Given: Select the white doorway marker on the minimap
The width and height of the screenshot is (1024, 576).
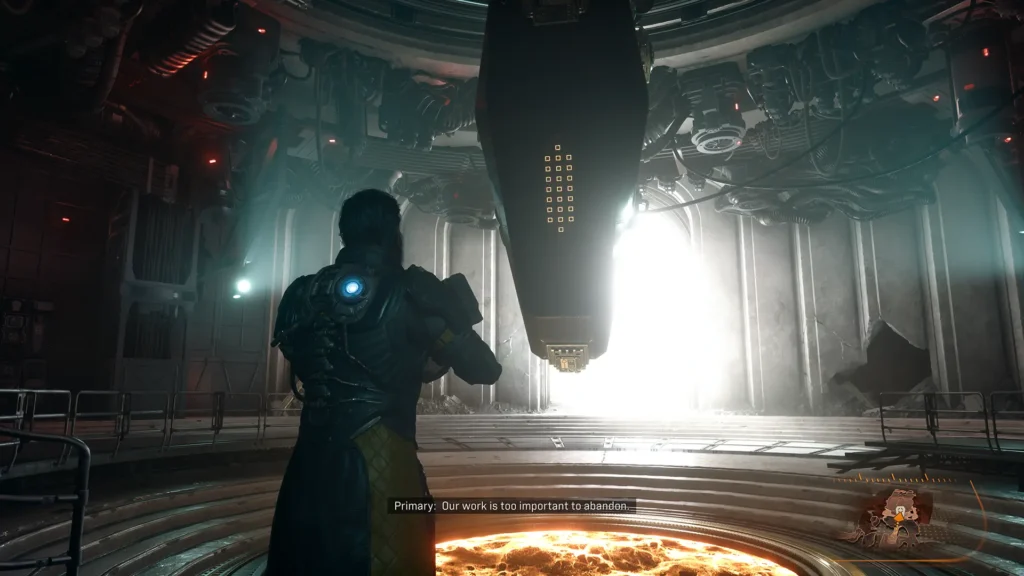Looking at the screenshot, I should coord(900,509).
